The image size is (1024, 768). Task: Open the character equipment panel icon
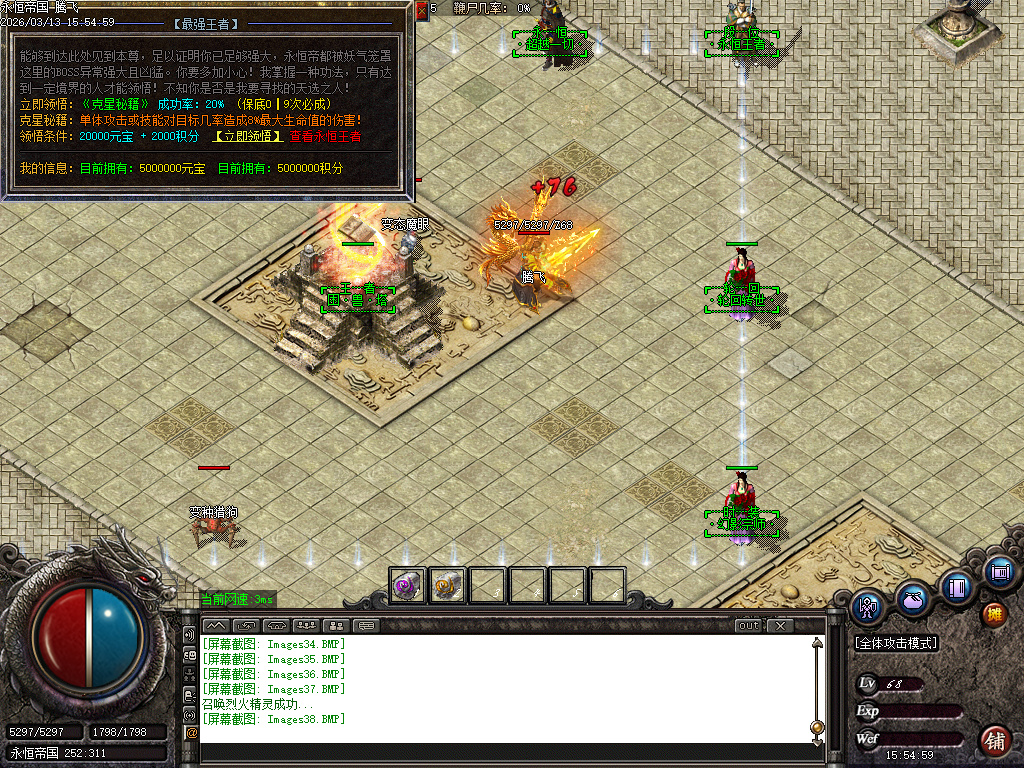click(x=867, y=605)
